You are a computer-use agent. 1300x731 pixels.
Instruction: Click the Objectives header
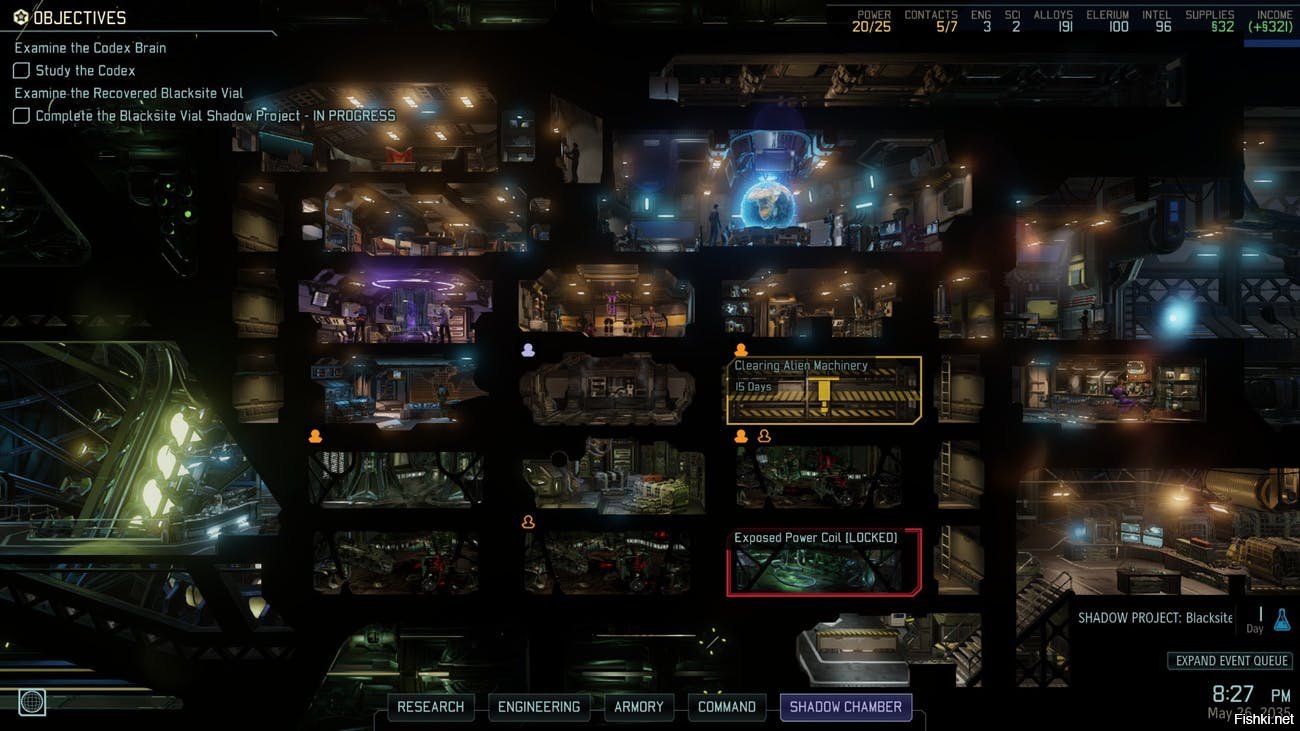pyautogui.click(x=78, y=18)
